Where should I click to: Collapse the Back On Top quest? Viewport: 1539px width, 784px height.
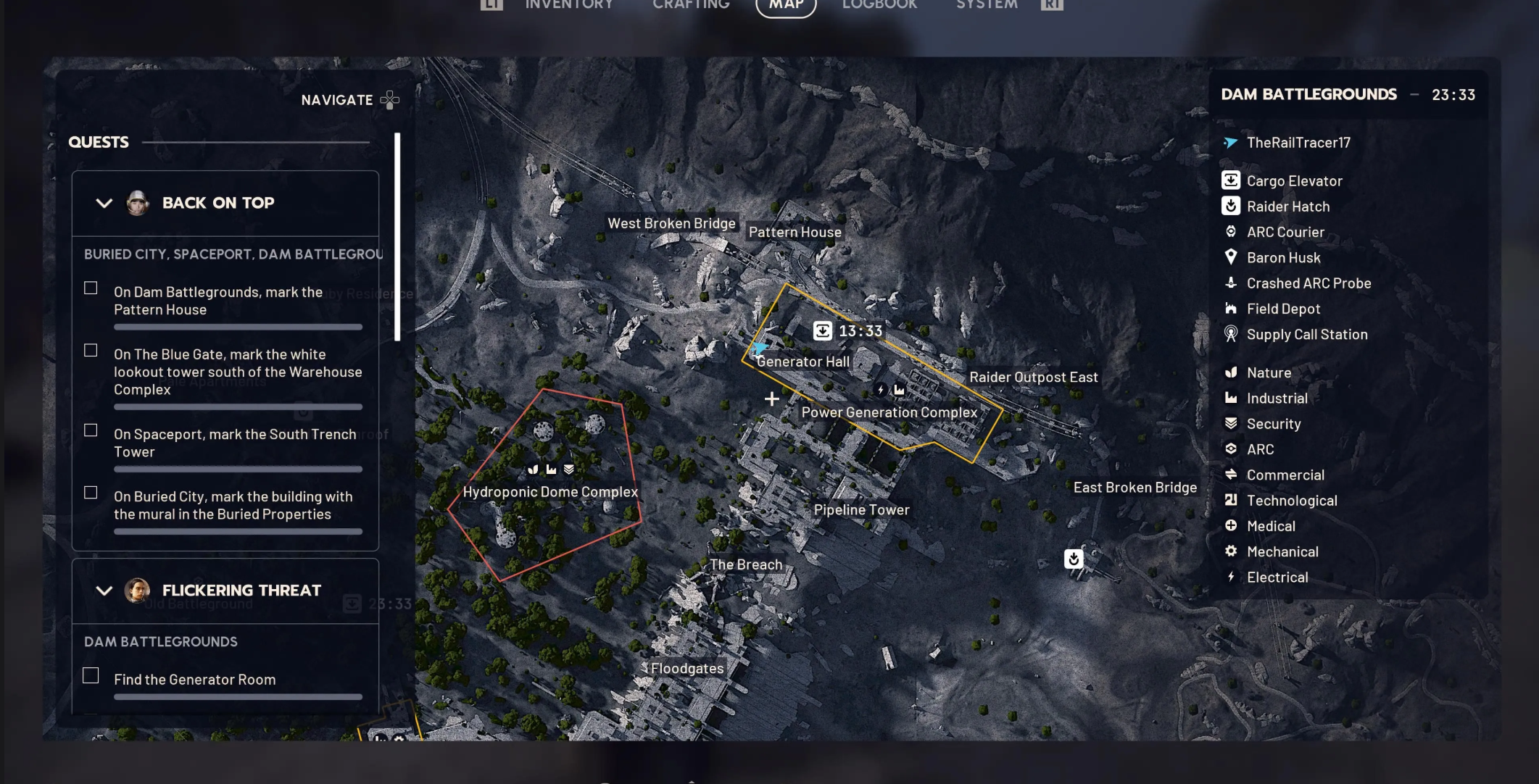(x=104, y=204)
